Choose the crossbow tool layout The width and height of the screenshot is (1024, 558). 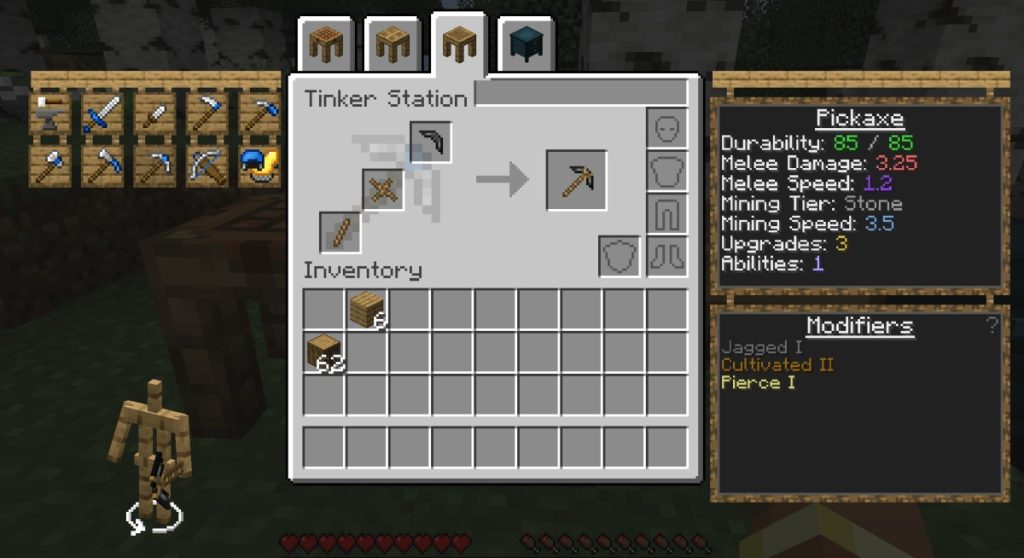pos(207,167)
